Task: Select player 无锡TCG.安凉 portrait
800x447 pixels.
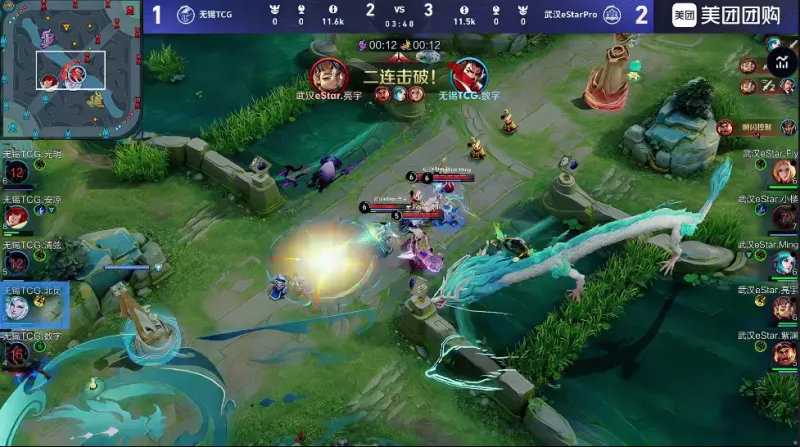Action: (16, 217)
